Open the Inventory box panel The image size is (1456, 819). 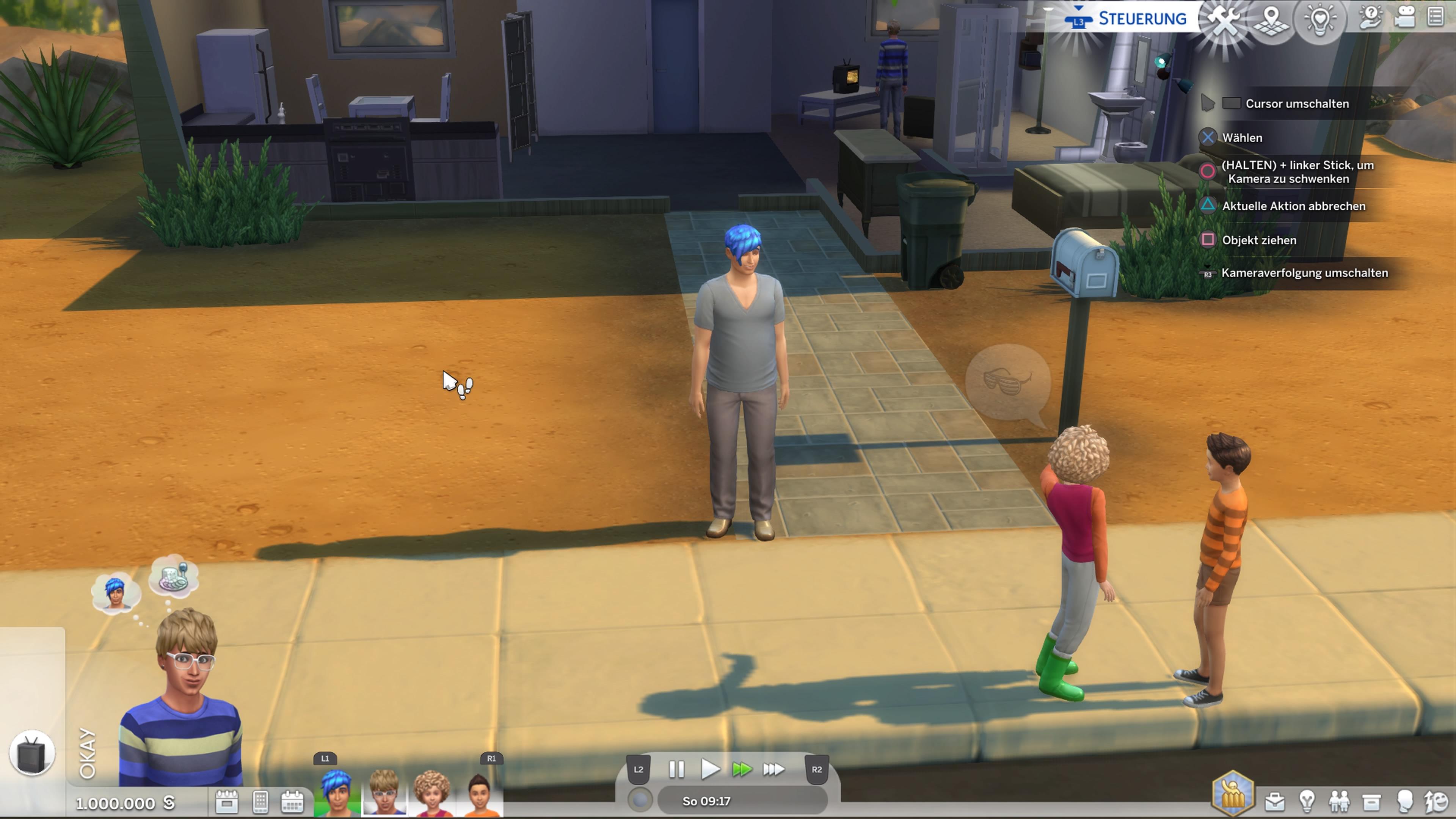point(1372,801)
